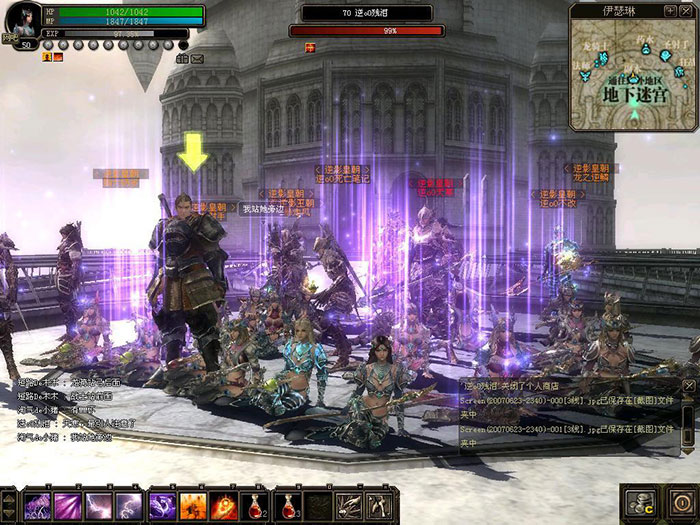Activate the purple claw skill in slot 1

click(36, 506)
